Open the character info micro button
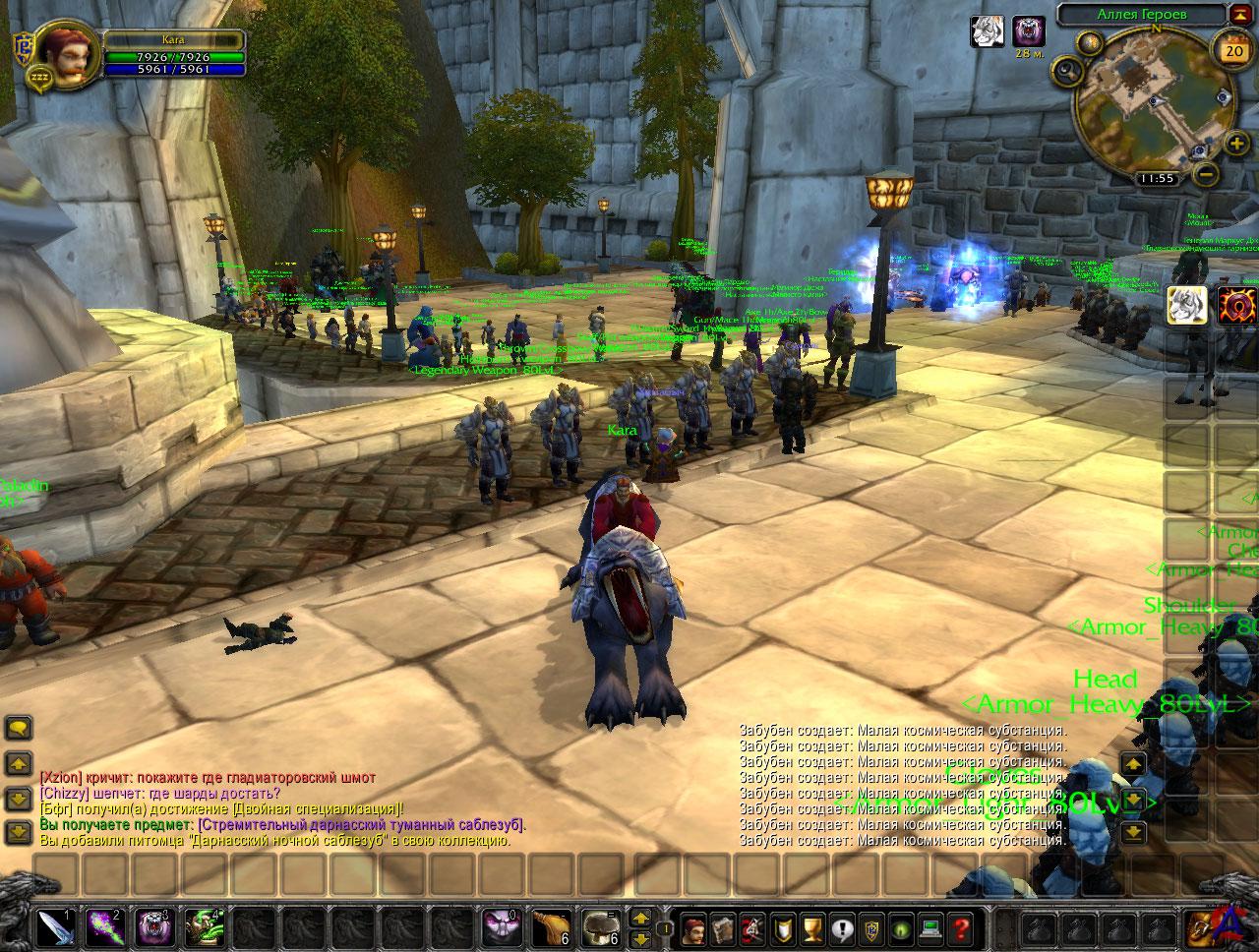The image size is (1259, 952). (694, 927)
